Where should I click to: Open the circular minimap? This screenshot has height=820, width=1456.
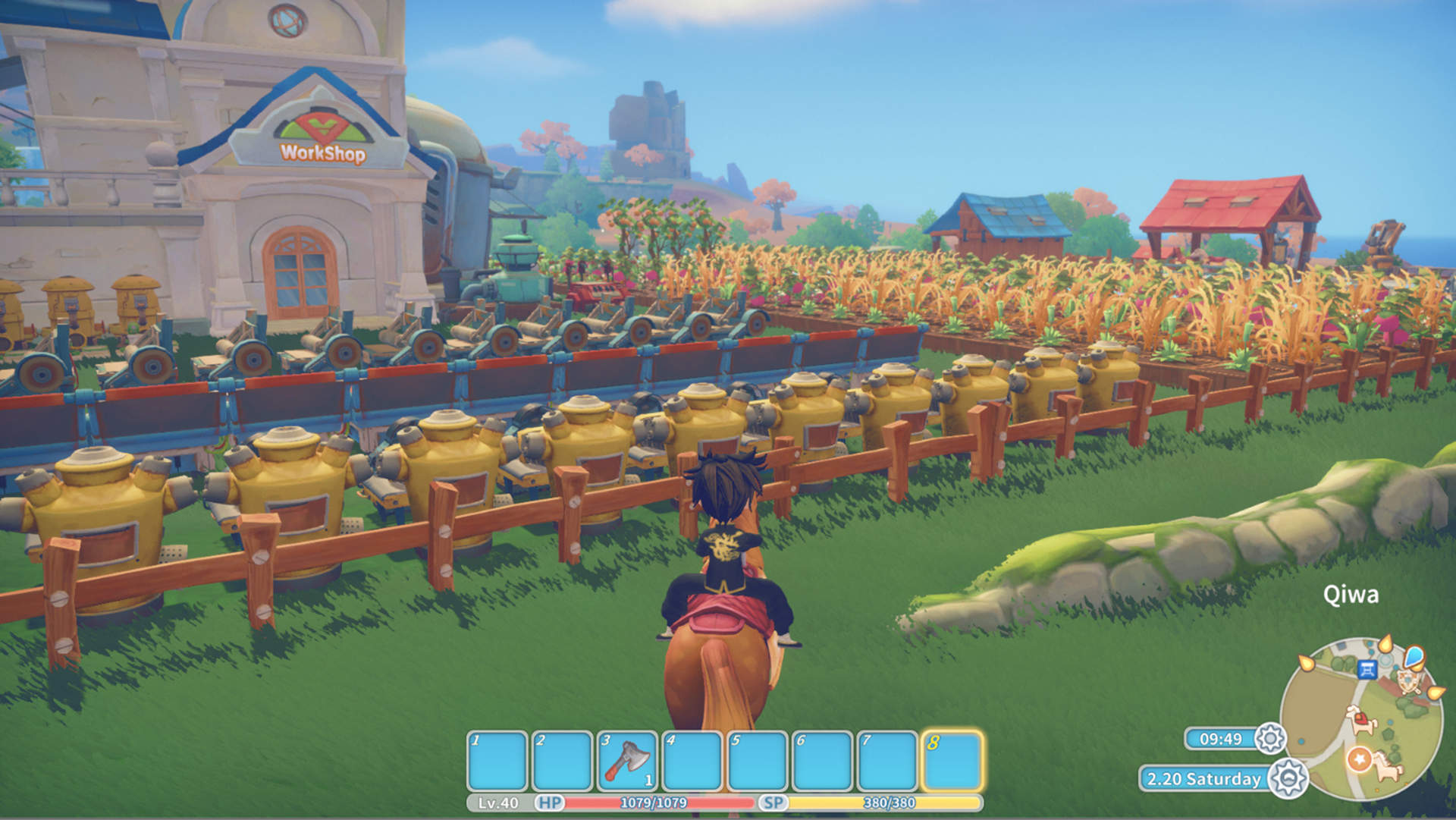pyautogui.click(x=1361, y=718)
